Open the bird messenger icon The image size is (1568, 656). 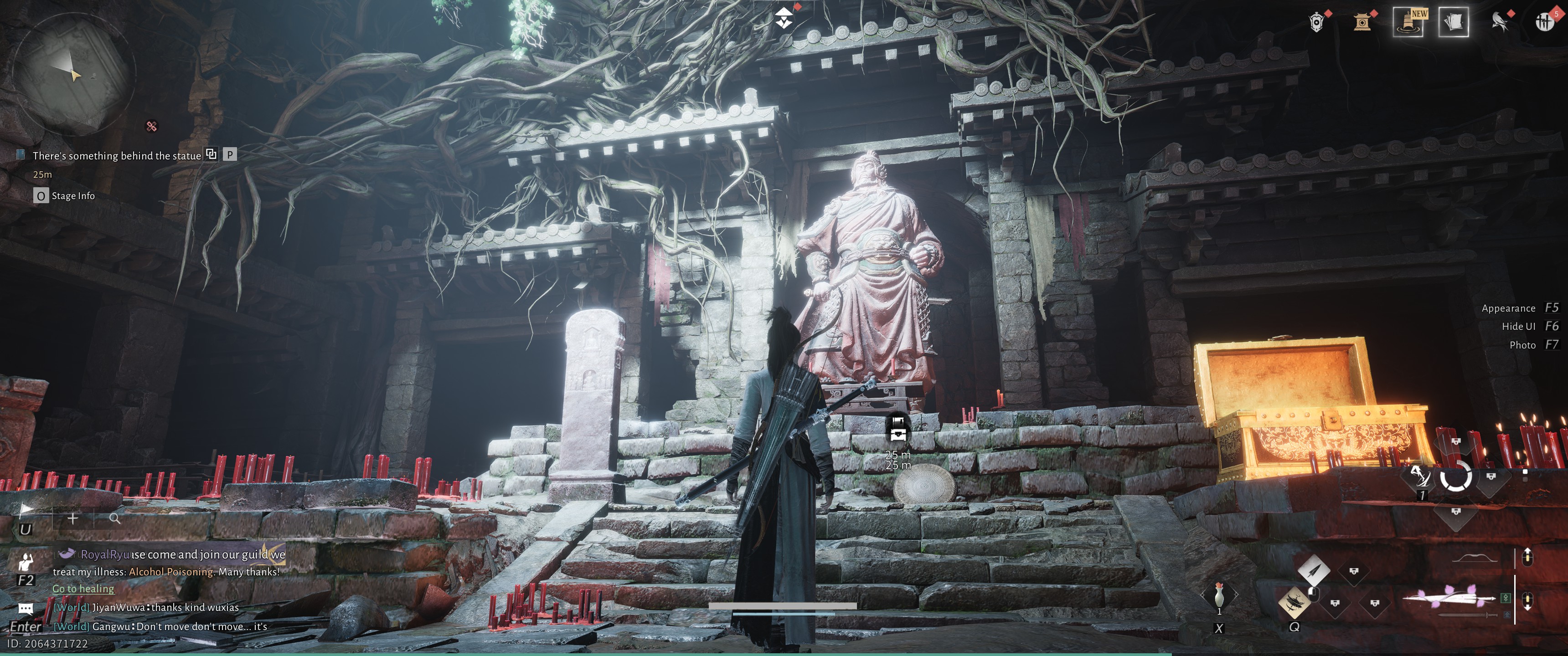point(1499,22)
